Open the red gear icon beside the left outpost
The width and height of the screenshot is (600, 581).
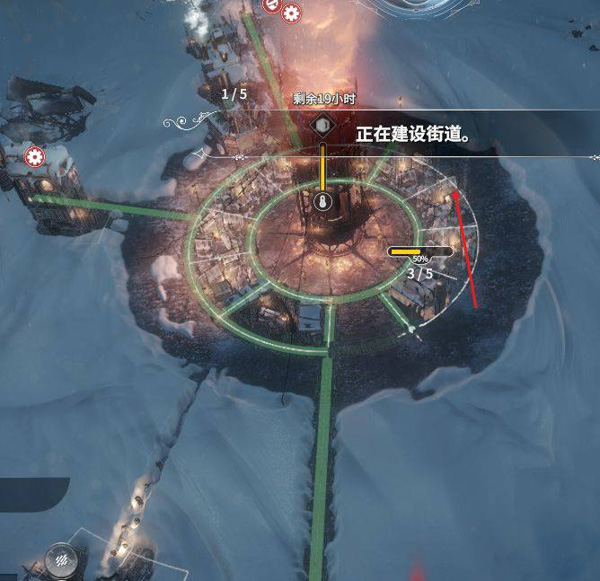click(x=36, y=156)
